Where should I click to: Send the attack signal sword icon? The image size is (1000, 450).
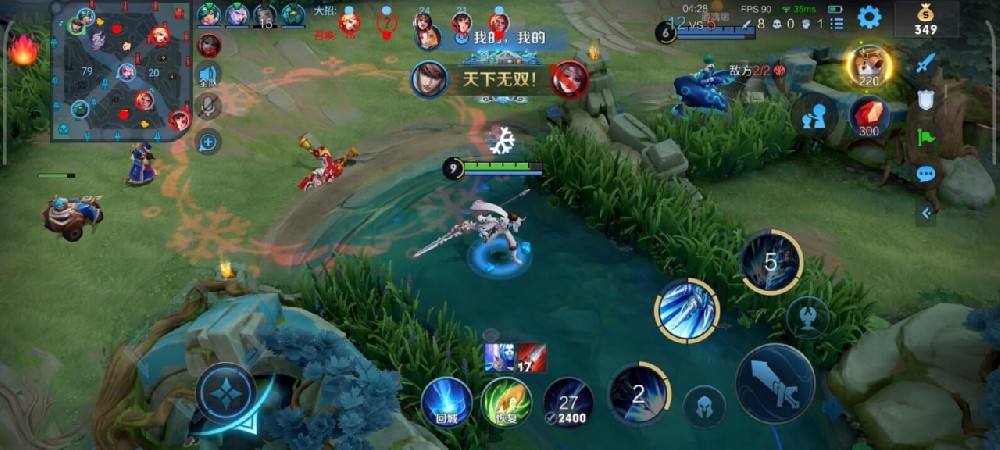[926, 62]
